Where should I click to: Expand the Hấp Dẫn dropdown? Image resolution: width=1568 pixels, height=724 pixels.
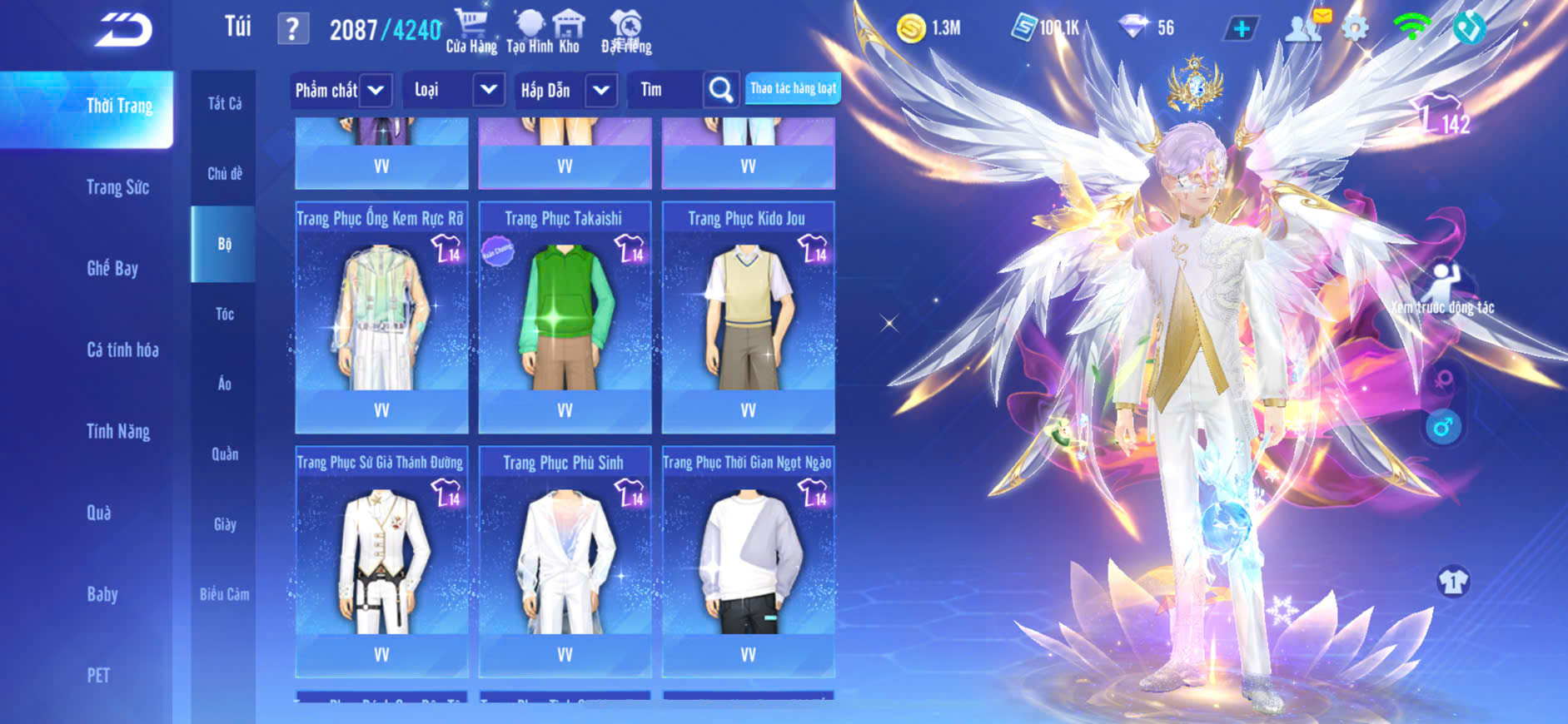coord(601,90)
